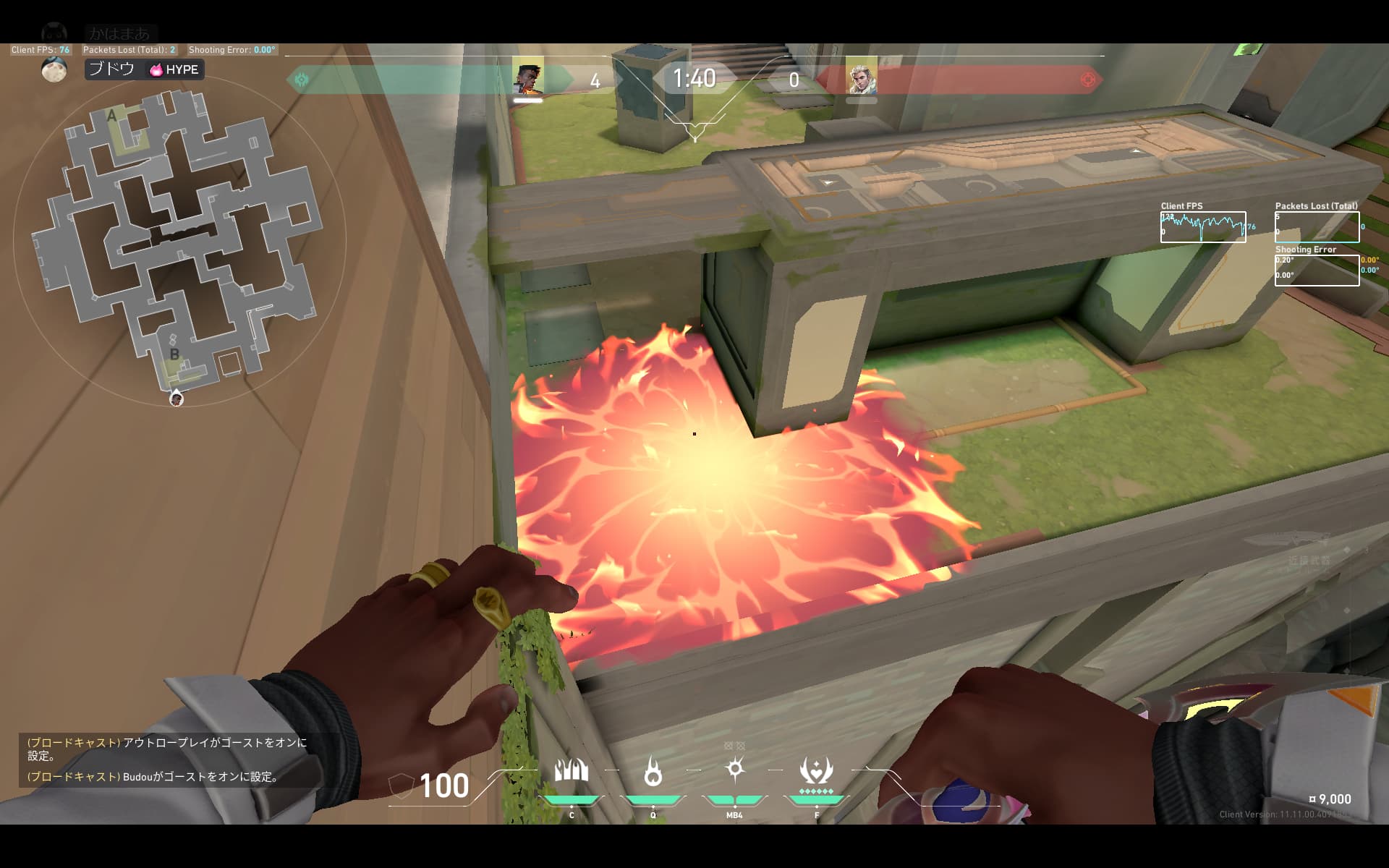Click the B site marker on minimap

click(174, 354)
